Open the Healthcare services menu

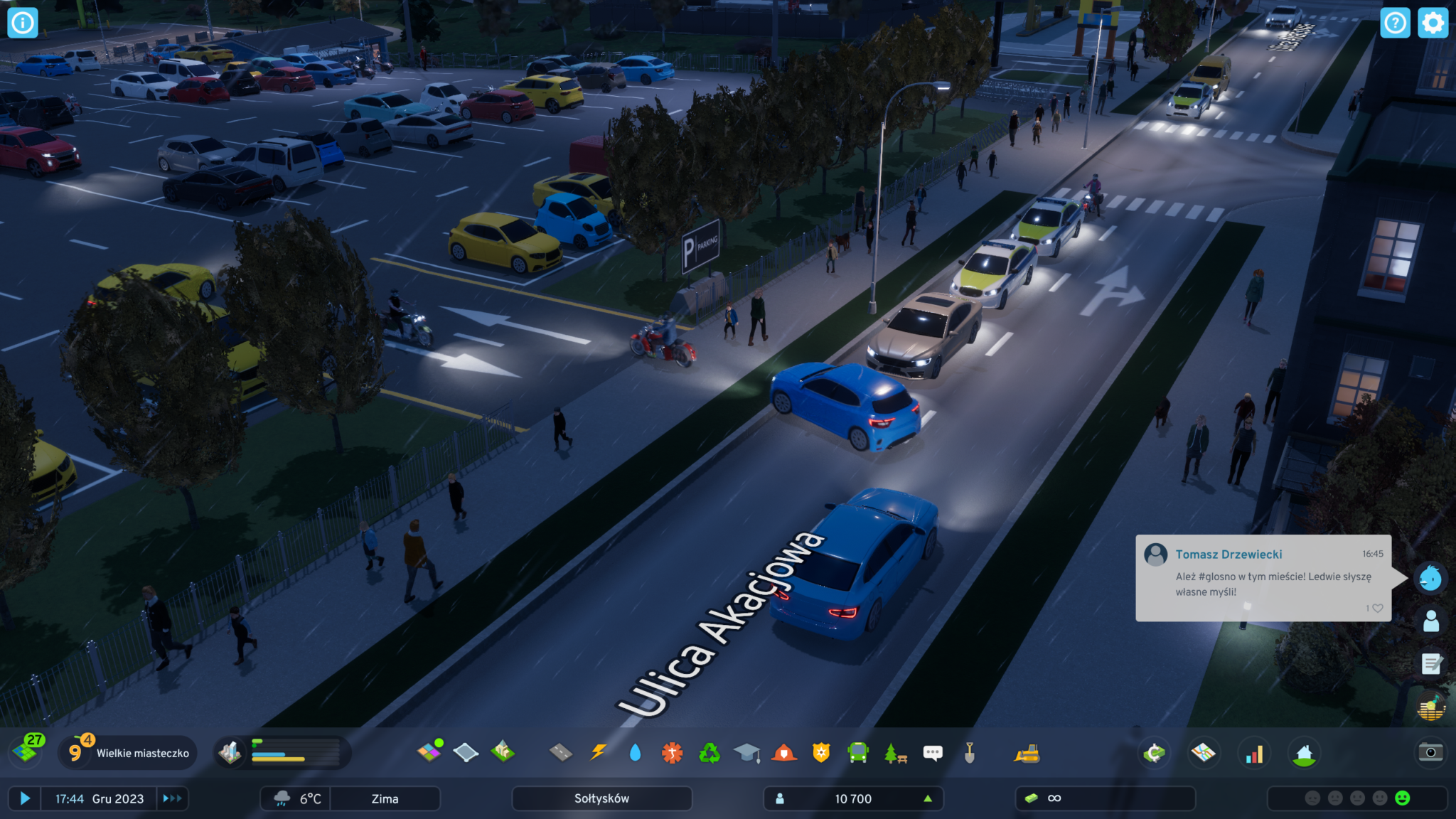pos(672,752)
